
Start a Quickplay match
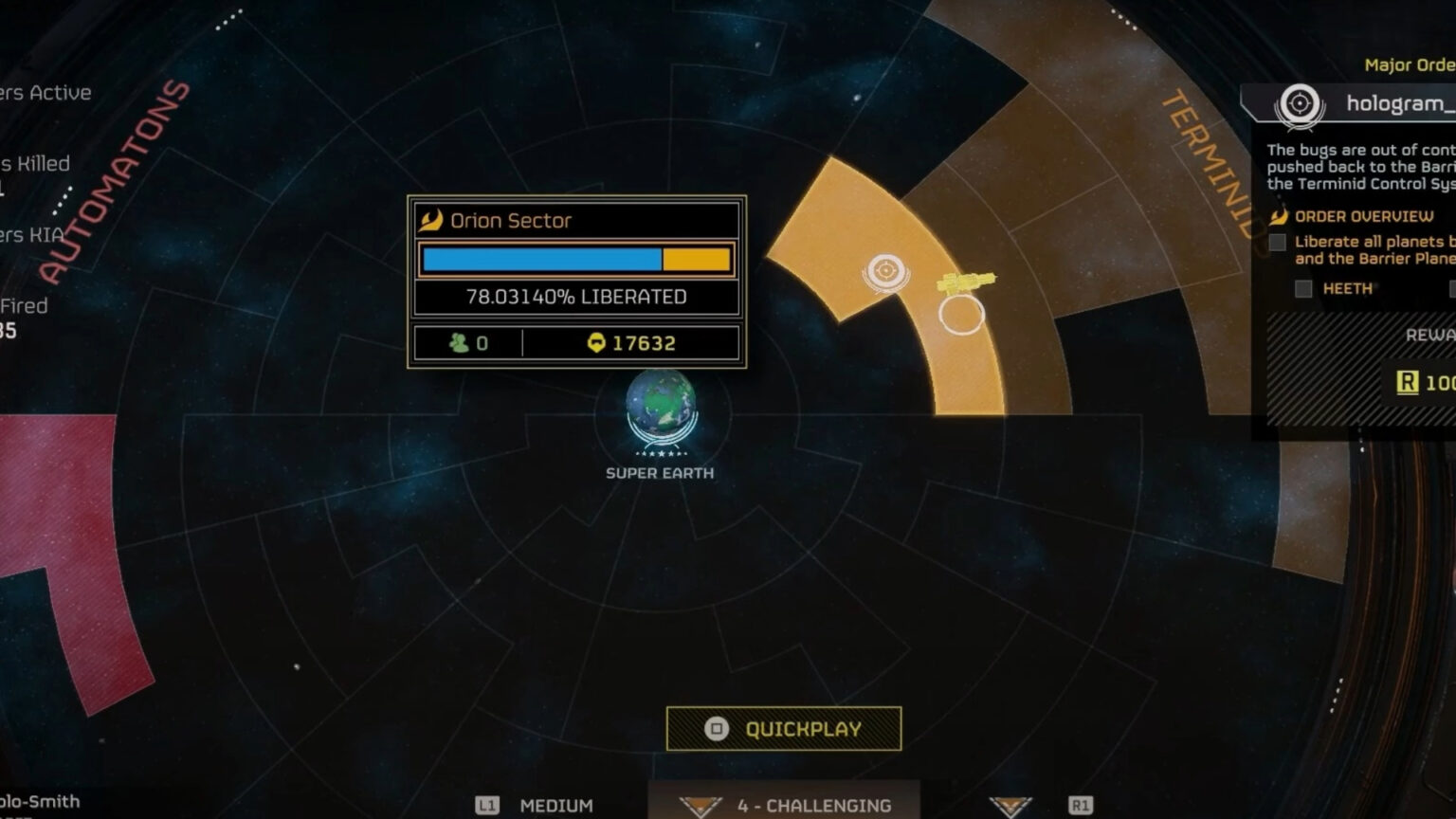coord(784,729)
